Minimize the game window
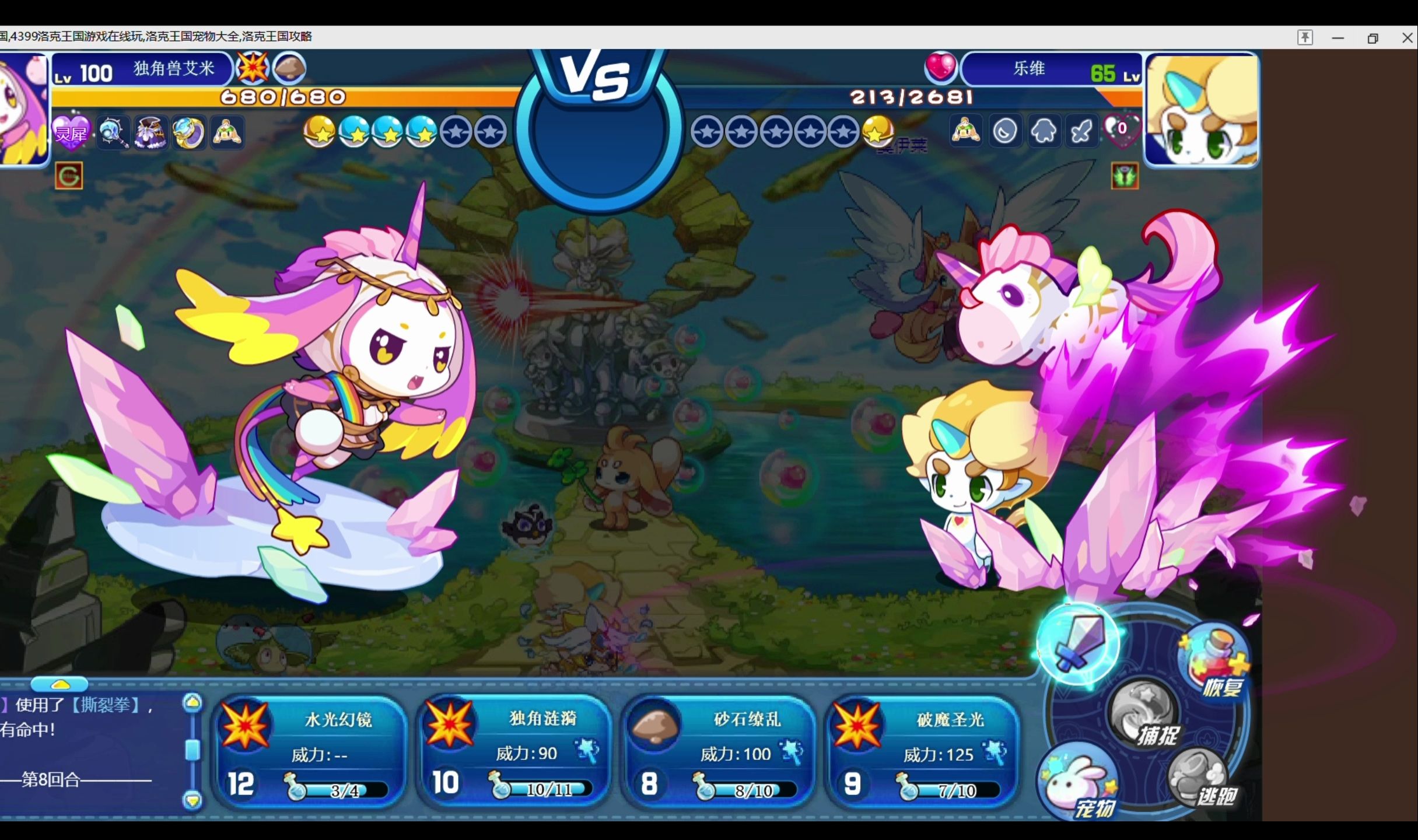The image size is (1418, 840). pyautogui.click(x=1338, y=38)
